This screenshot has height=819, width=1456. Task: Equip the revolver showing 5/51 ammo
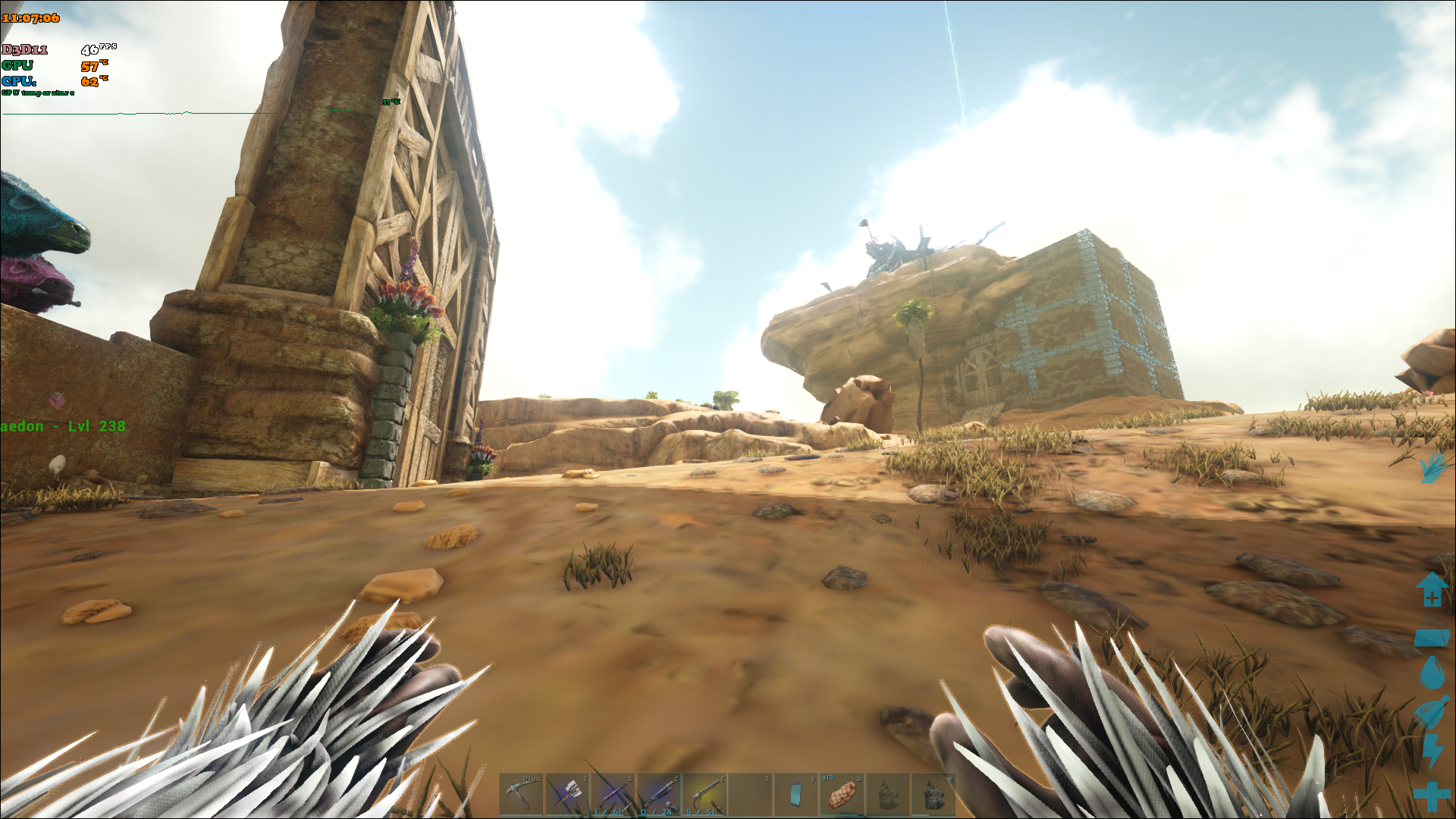coord(704,794)
